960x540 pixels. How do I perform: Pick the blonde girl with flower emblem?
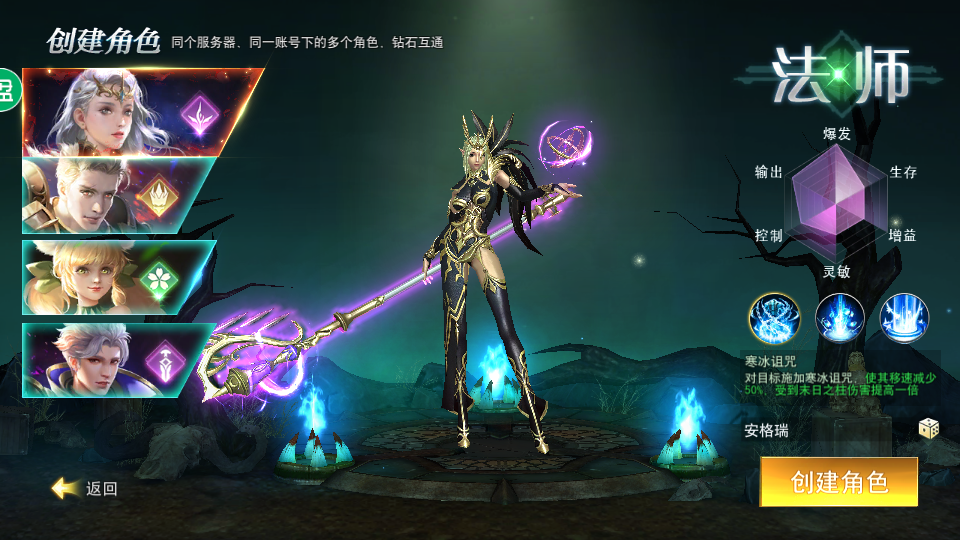[115, 277]
